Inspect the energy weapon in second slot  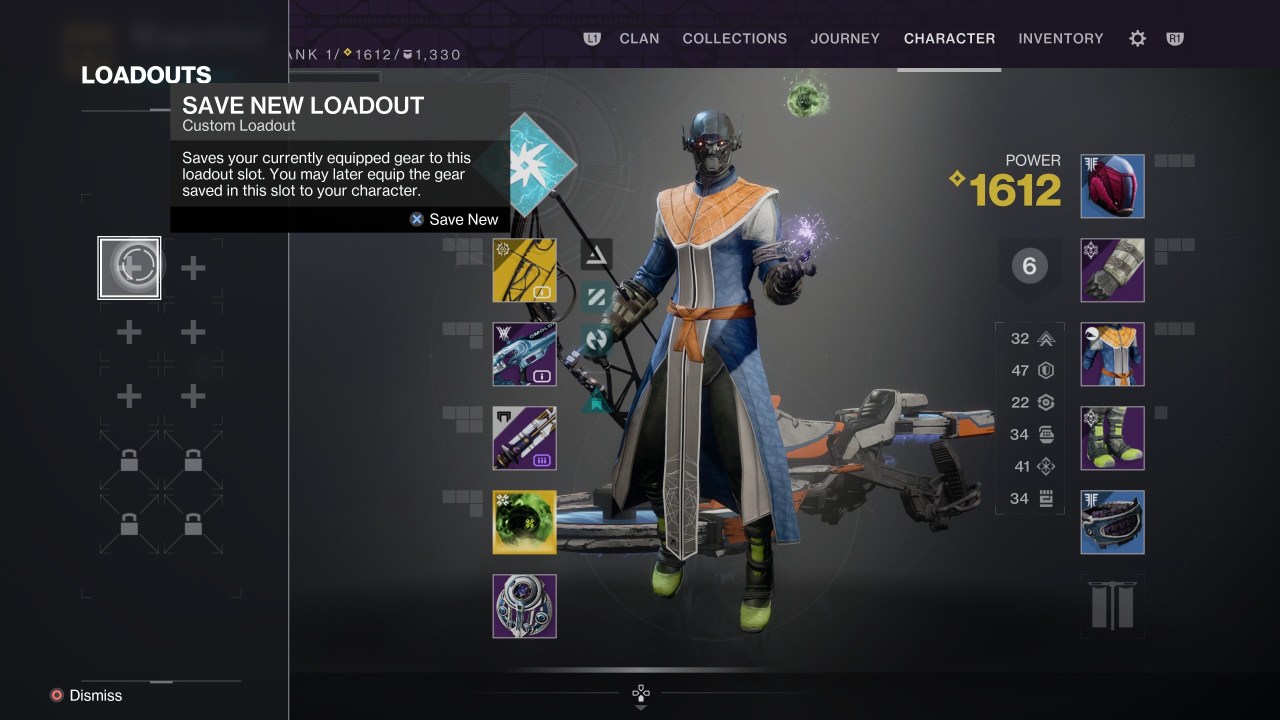coord(524,354)
